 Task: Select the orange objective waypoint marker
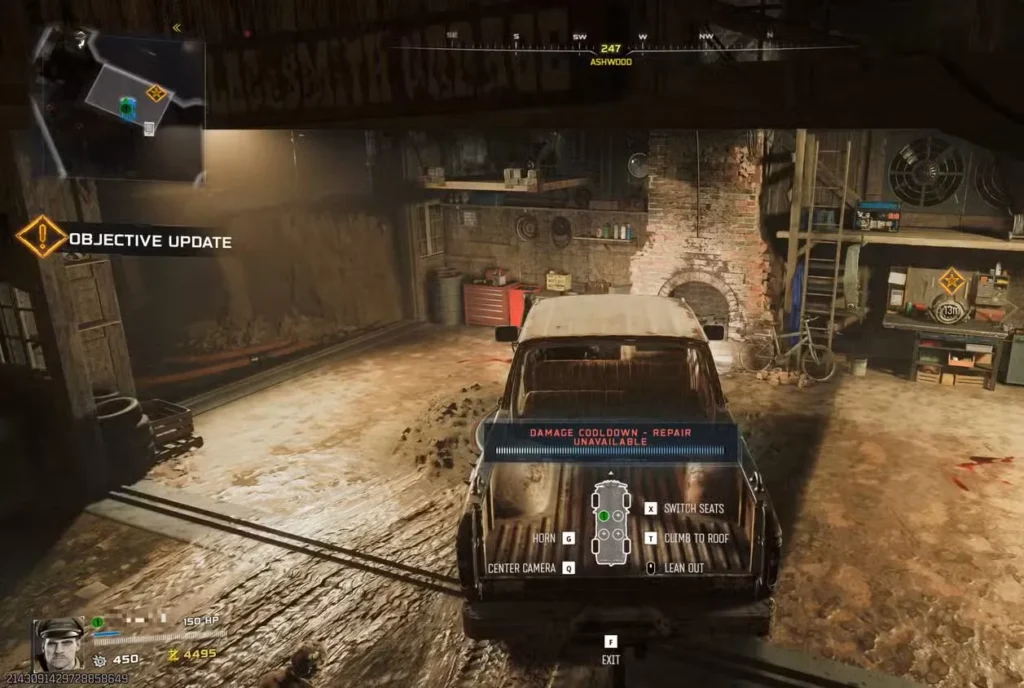[952, 280]
